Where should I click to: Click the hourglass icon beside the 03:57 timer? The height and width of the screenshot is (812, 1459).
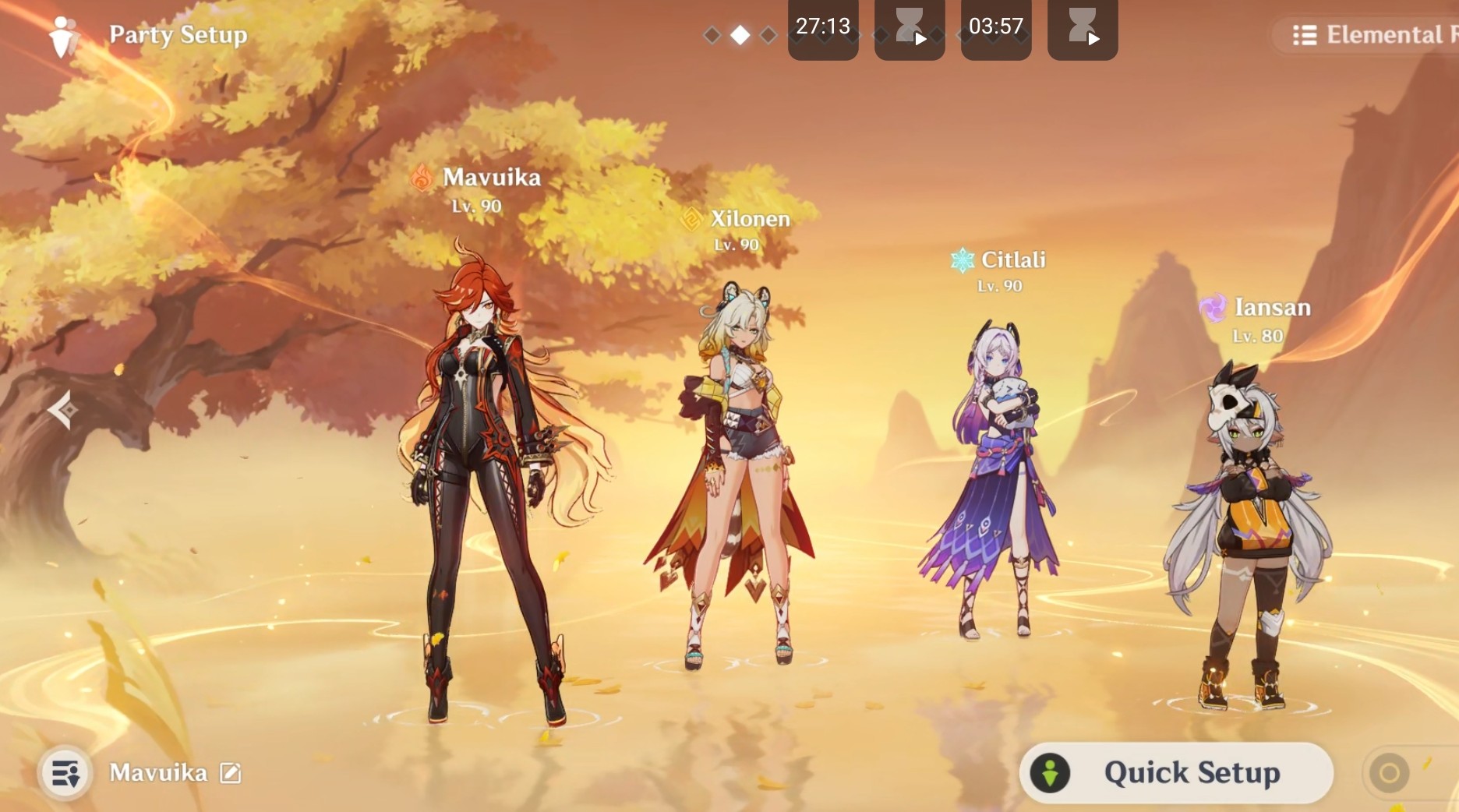pyautogui.click(x=1082, y=30)
